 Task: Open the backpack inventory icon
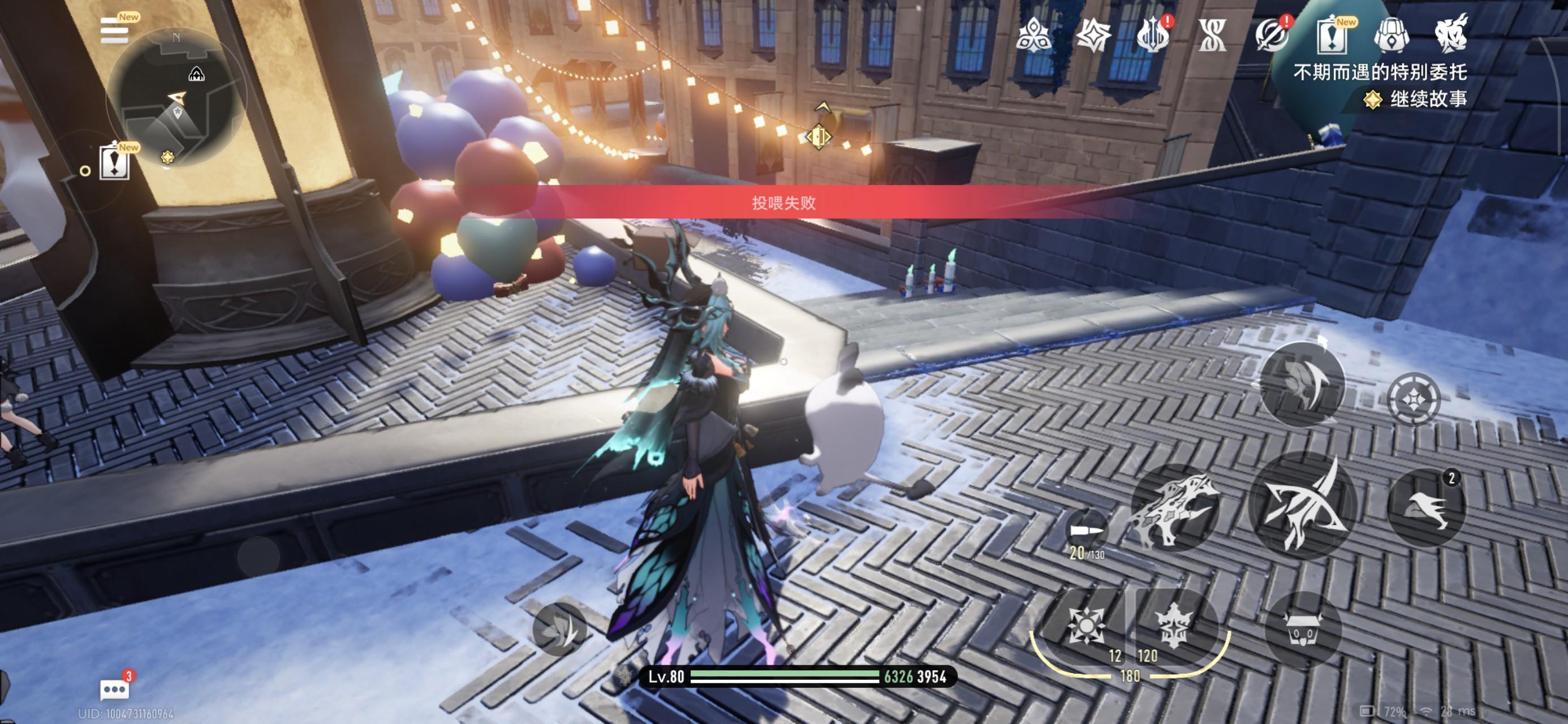(x=1391, y=35)
